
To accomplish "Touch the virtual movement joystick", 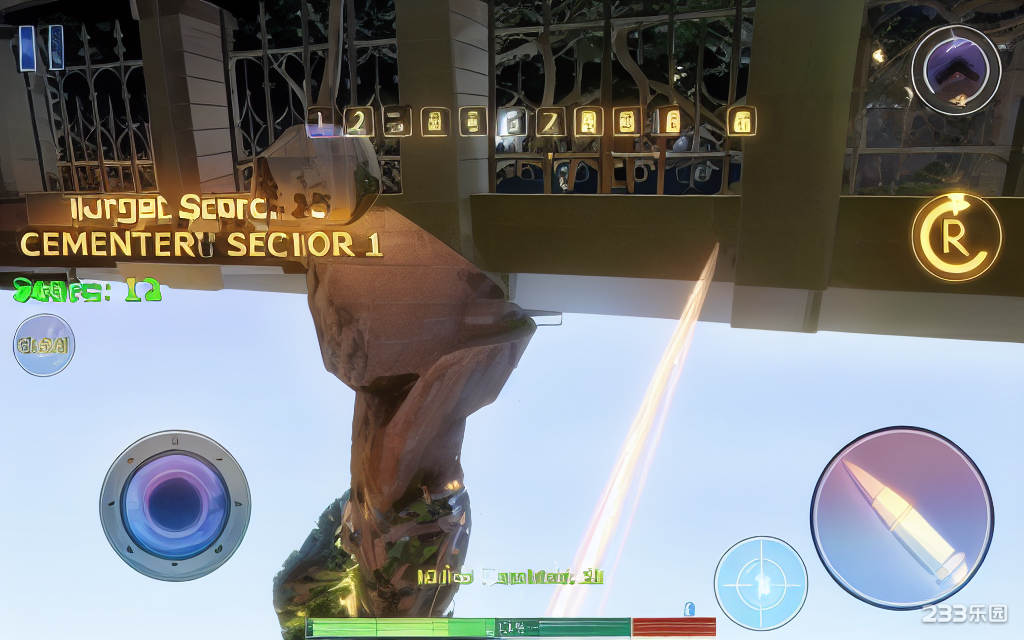I will [175, 505].
